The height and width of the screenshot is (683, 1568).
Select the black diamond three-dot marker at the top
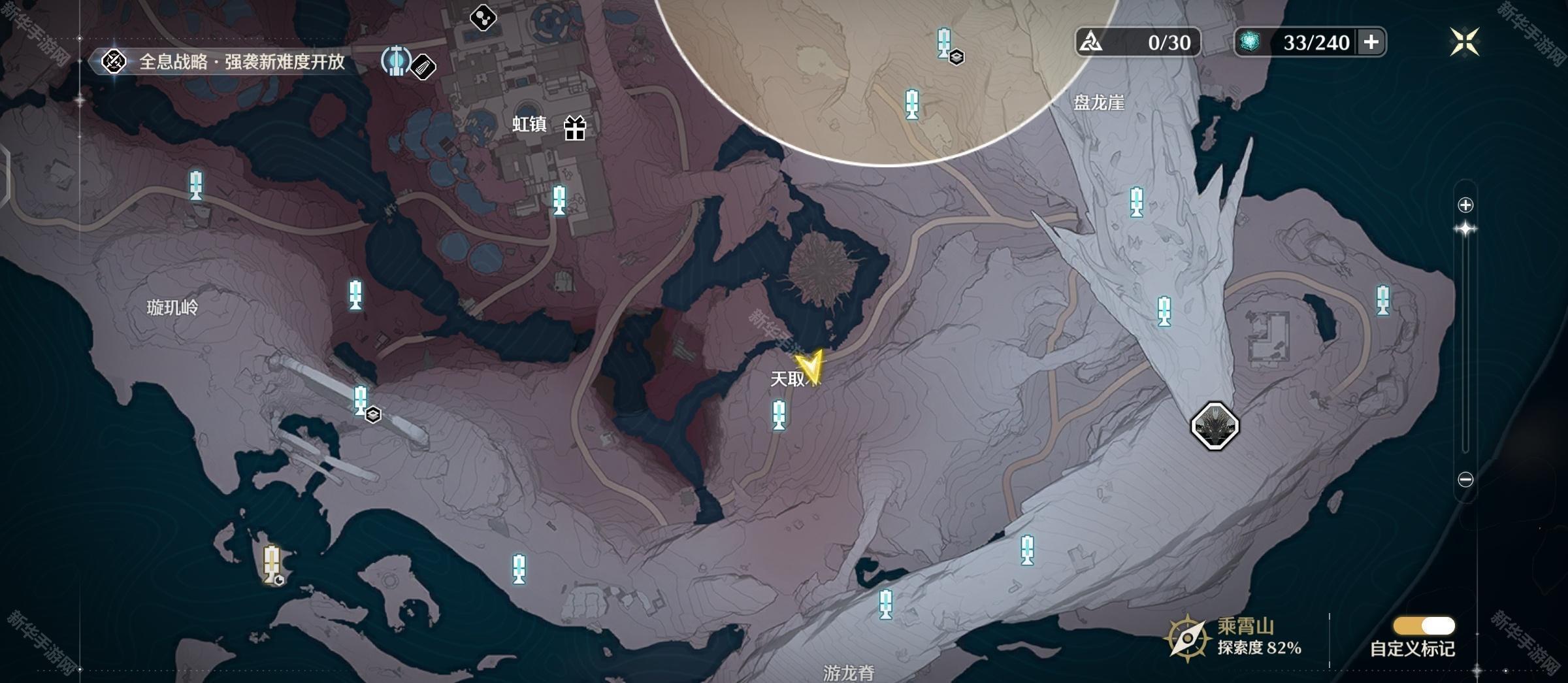pos(483,17)
